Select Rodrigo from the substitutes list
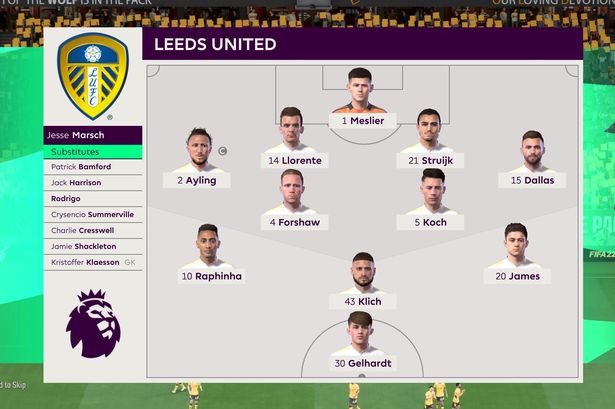 coord(92,198)
